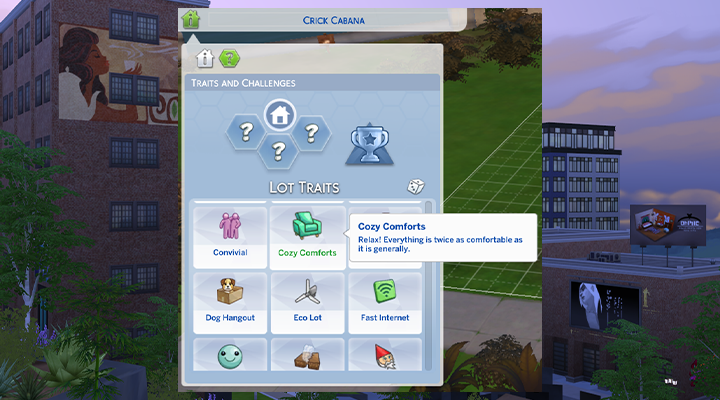The width and height of the screenshot is (720, 400).
Task: Switch to the green question mark tab
Action: [x=228, y=58]
